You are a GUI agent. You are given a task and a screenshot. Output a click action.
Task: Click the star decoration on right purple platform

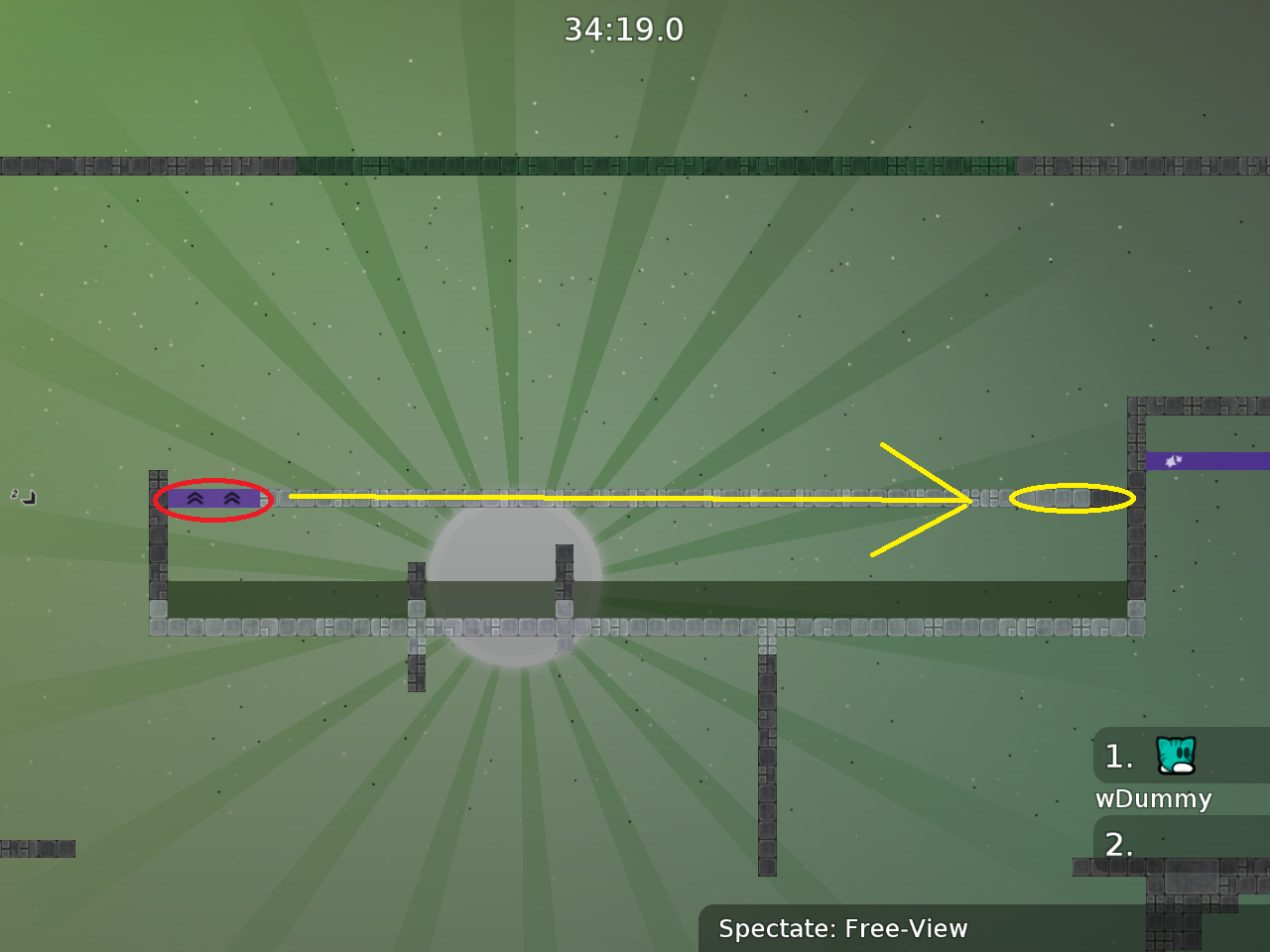1173,460
